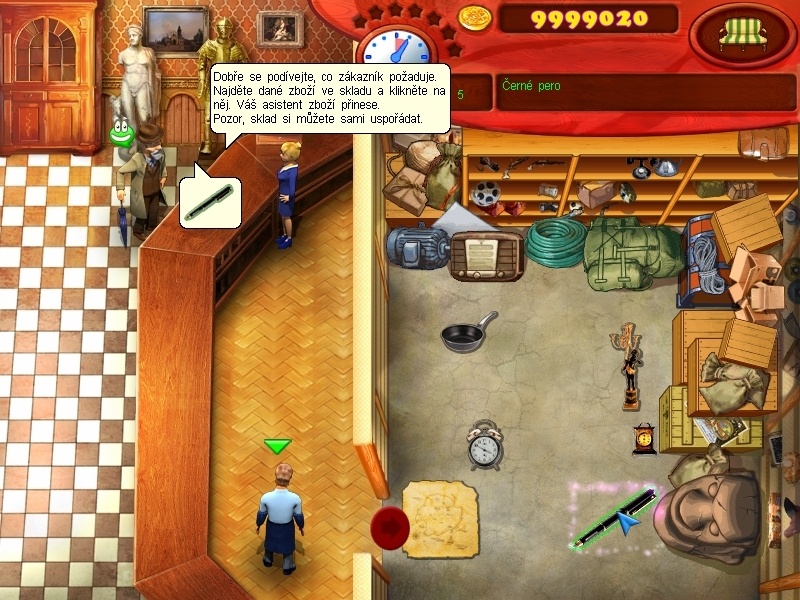The image size is (800, 600).
Task: Select the highlighted black pen in storage
Action: (610, 515)
